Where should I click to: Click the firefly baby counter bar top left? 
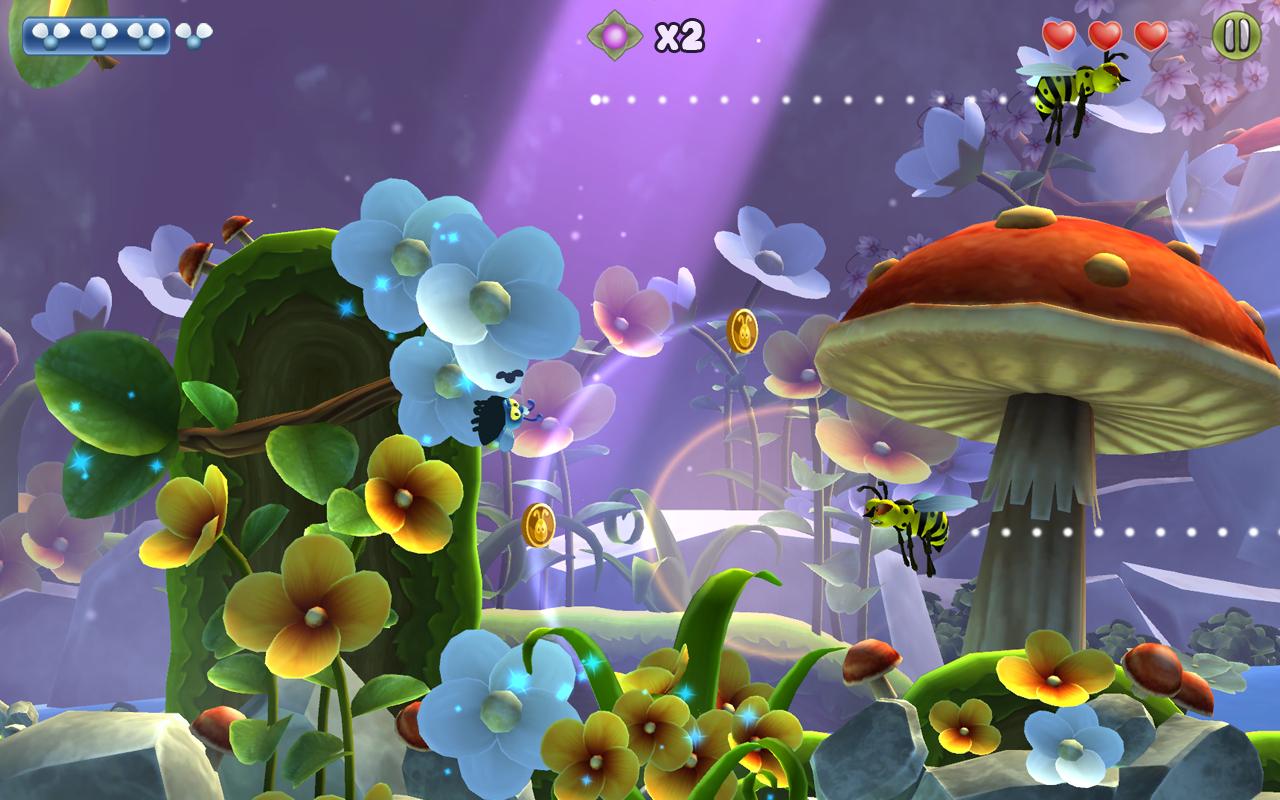click(95, 36)
